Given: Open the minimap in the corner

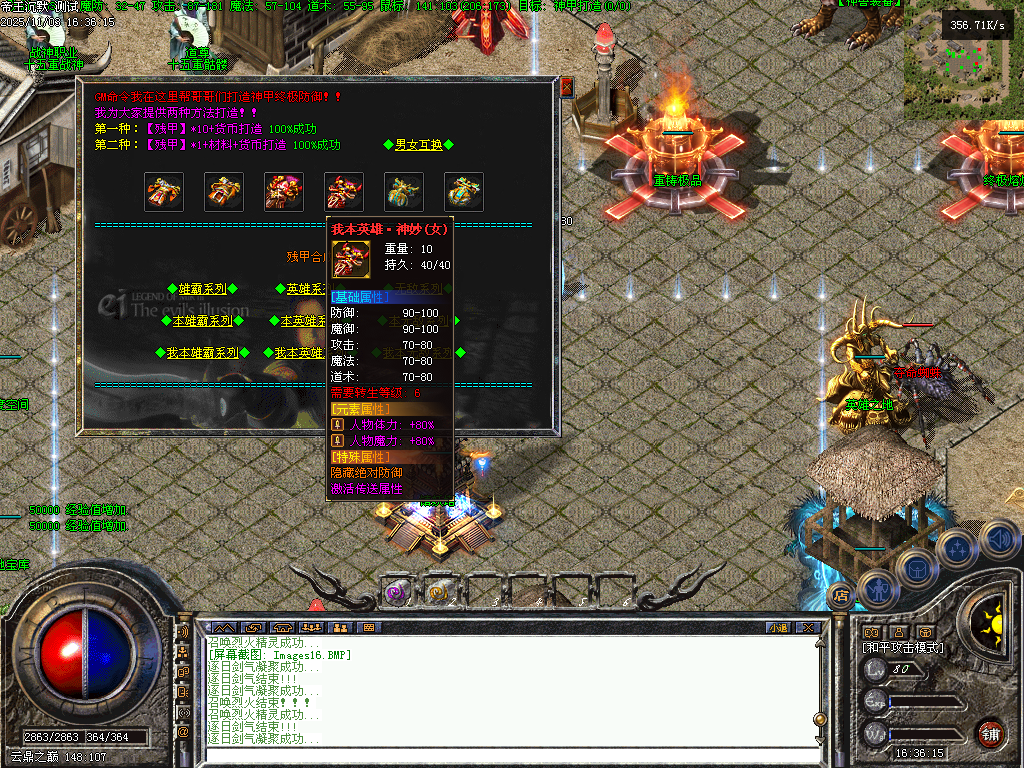Looking at the screenshot, I should (x=962, y=48).
